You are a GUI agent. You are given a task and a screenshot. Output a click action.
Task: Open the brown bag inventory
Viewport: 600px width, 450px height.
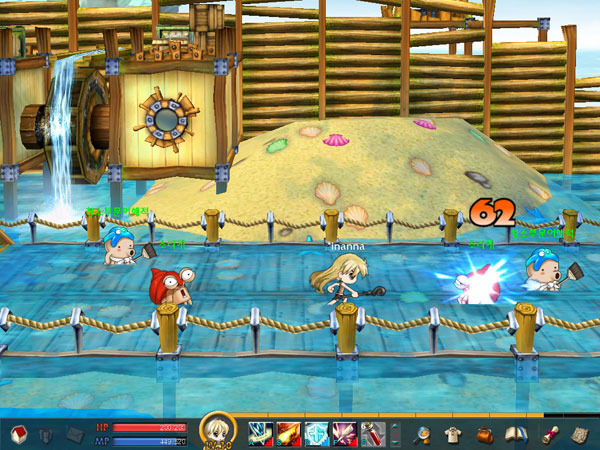[x=484, y=433]
